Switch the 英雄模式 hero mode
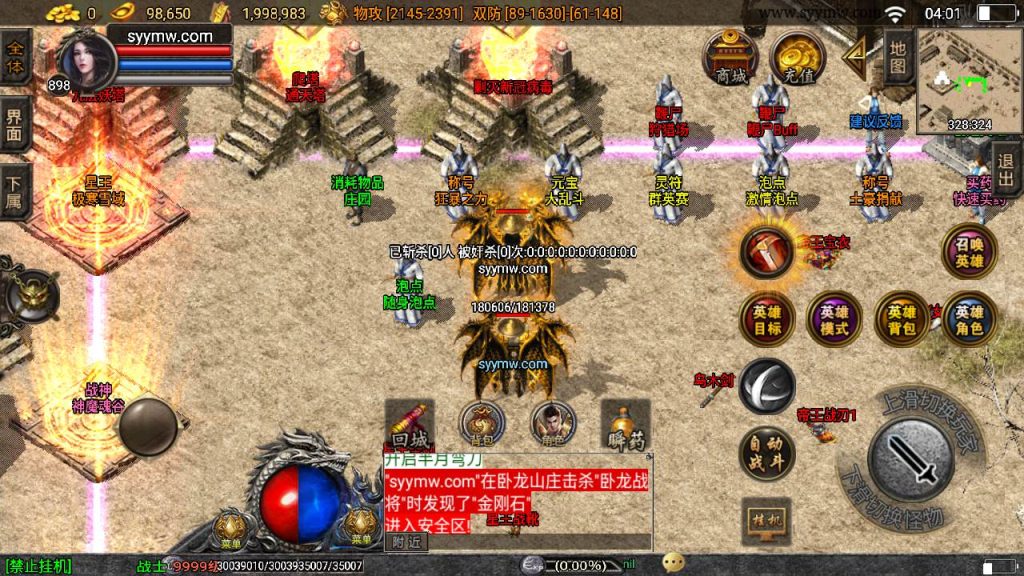 pos(834,319)
